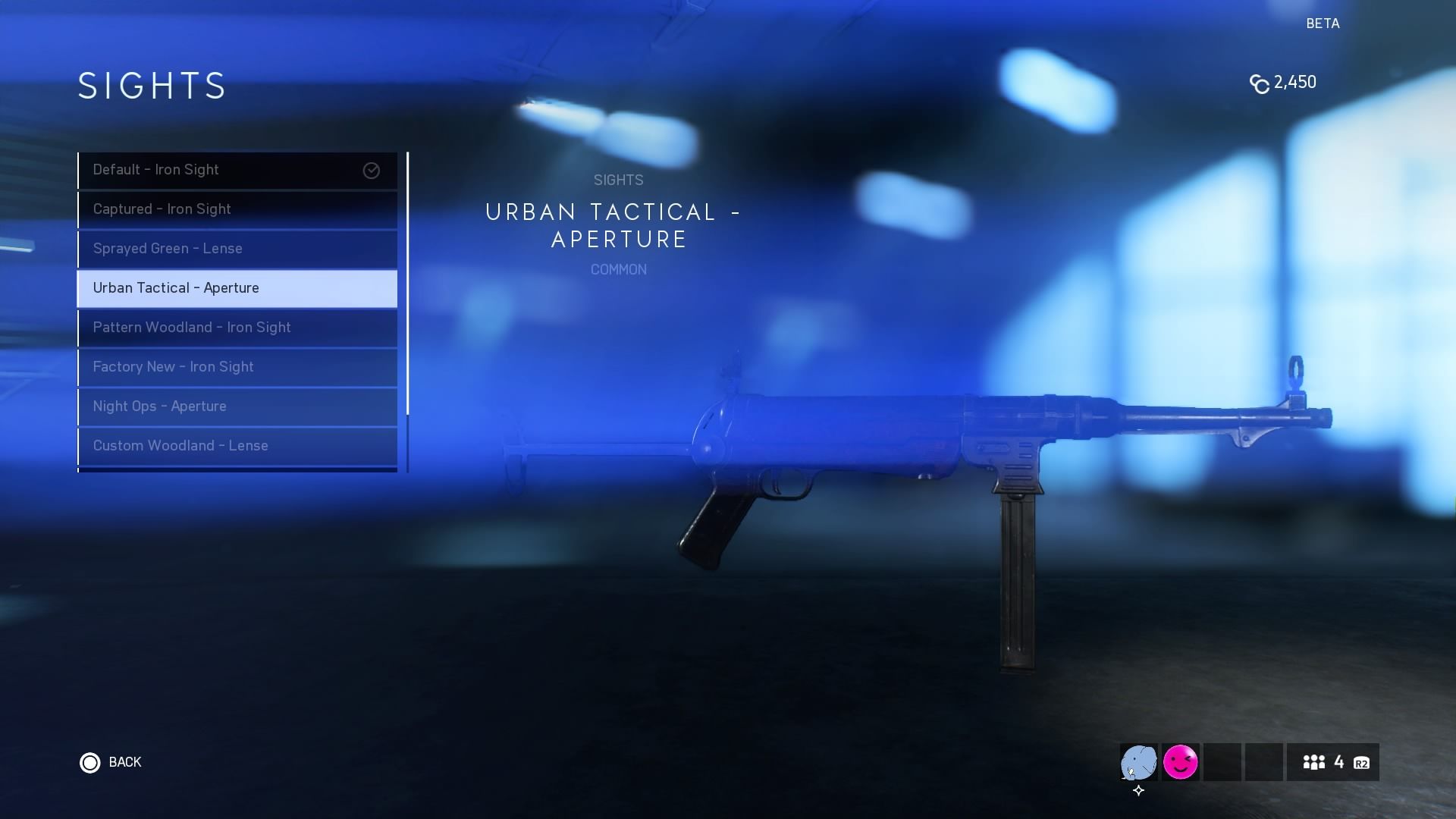Click the blue elephant player emblem
Viewport: 1456px width, 819px height.
1137,762
